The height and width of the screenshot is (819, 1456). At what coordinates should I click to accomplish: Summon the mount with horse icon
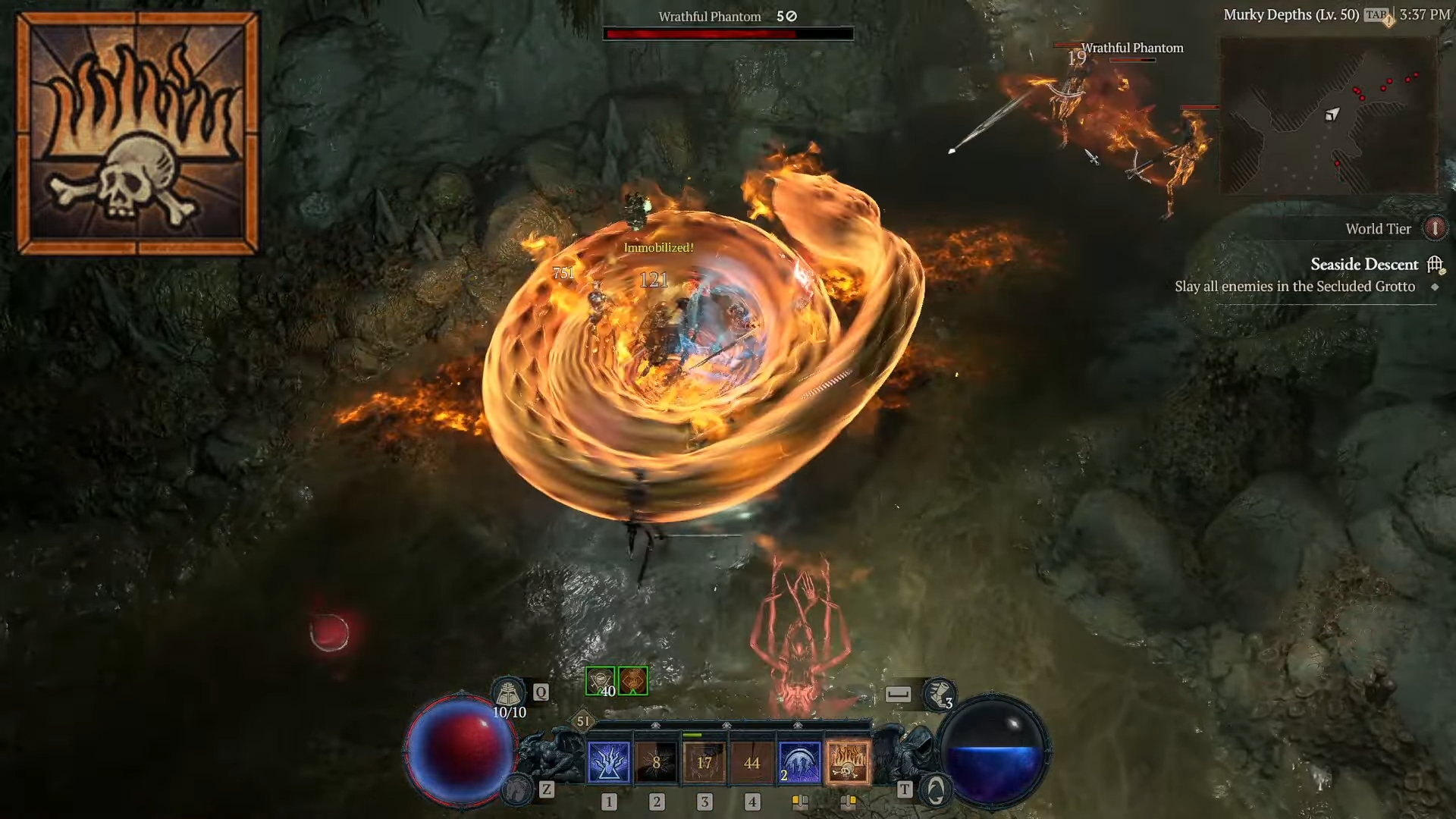click(518, 790)
